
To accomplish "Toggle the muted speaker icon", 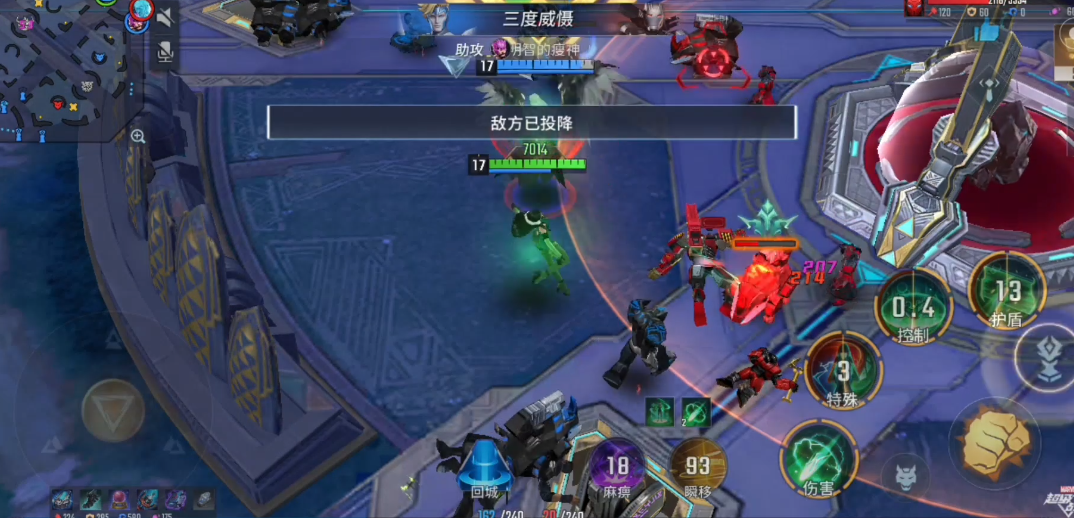I will click(165, 17).
